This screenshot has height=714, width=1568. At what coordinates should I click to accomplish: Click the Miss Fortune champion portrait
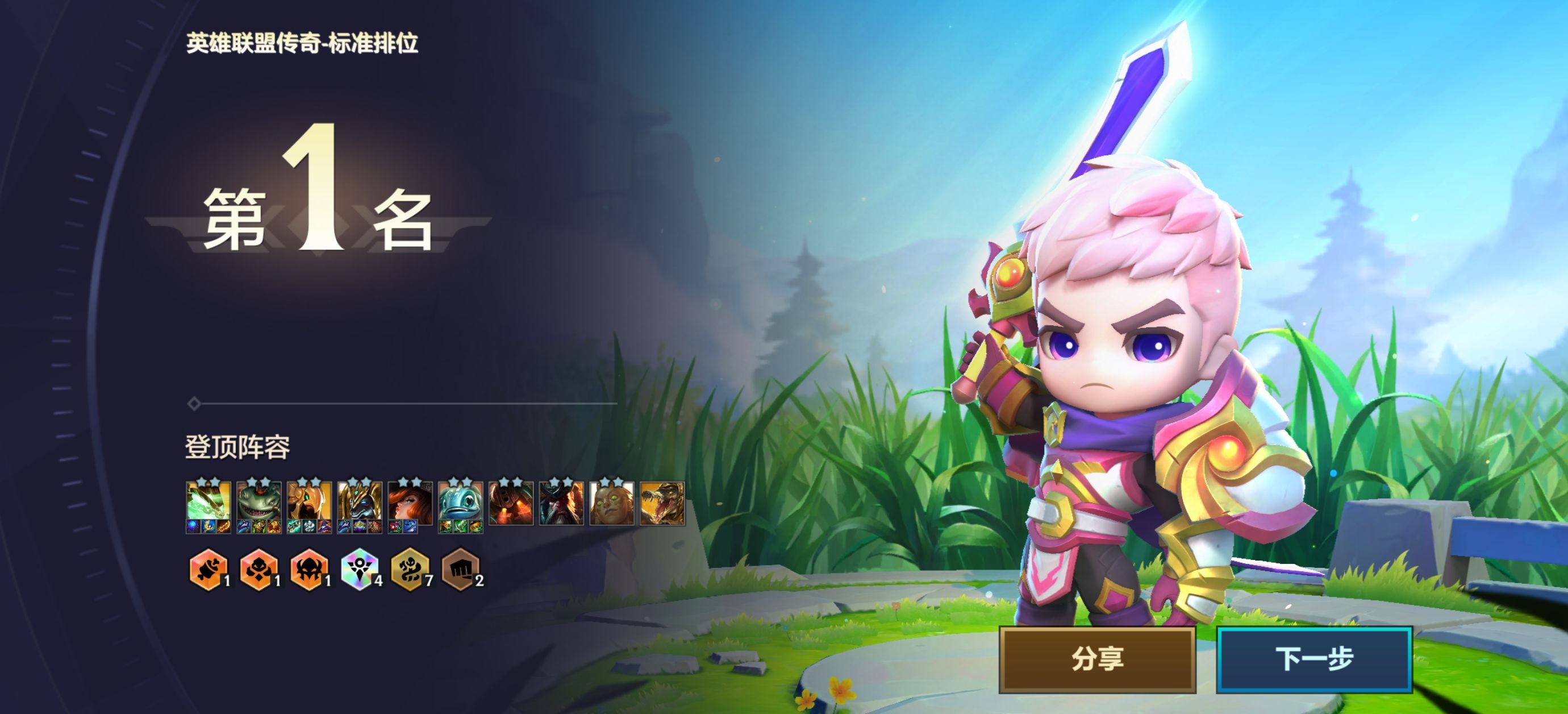(x=410, y=503)
